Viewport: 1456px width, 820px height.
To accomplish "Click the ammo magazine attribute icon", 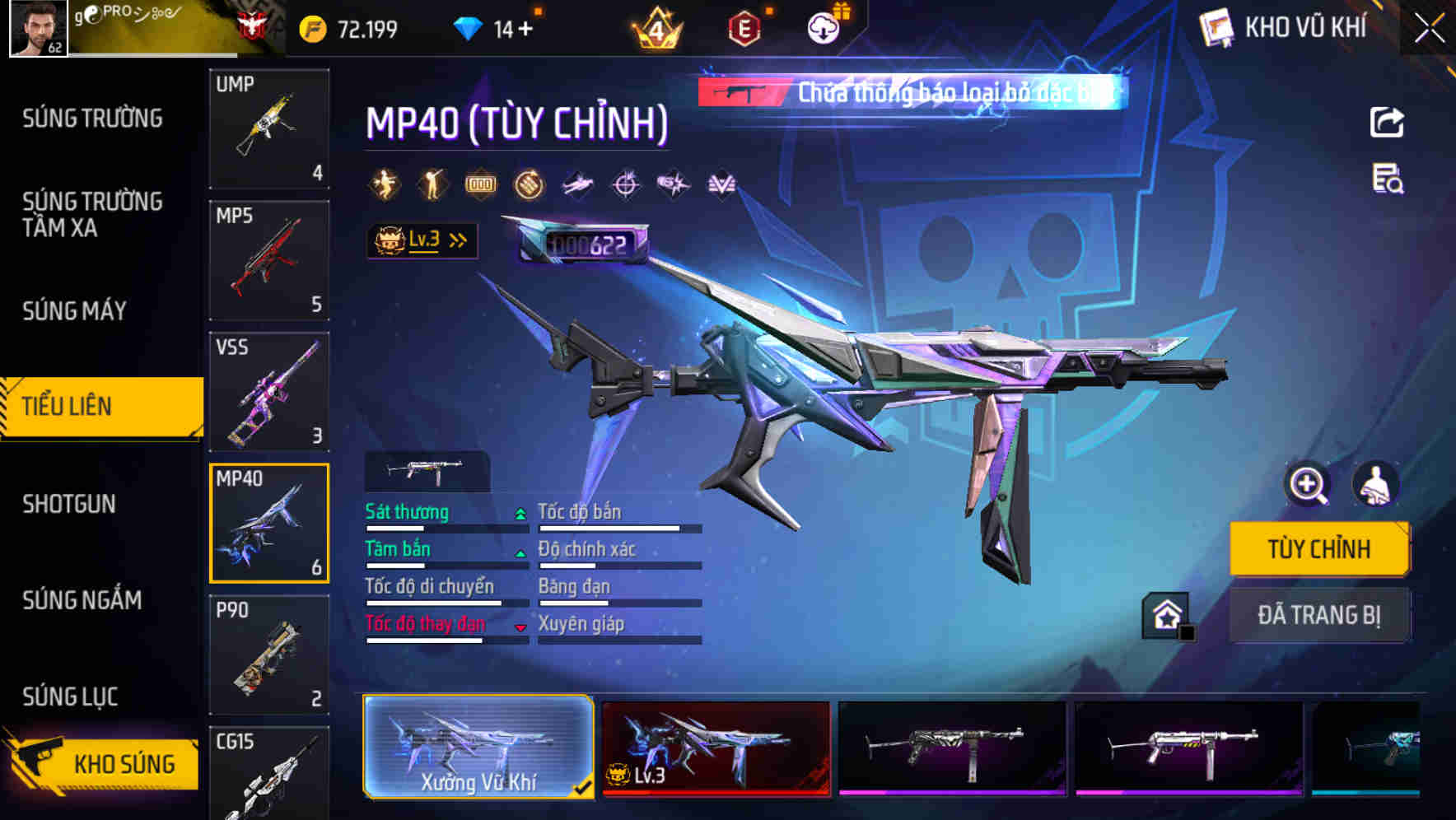I will pos(480,183).
